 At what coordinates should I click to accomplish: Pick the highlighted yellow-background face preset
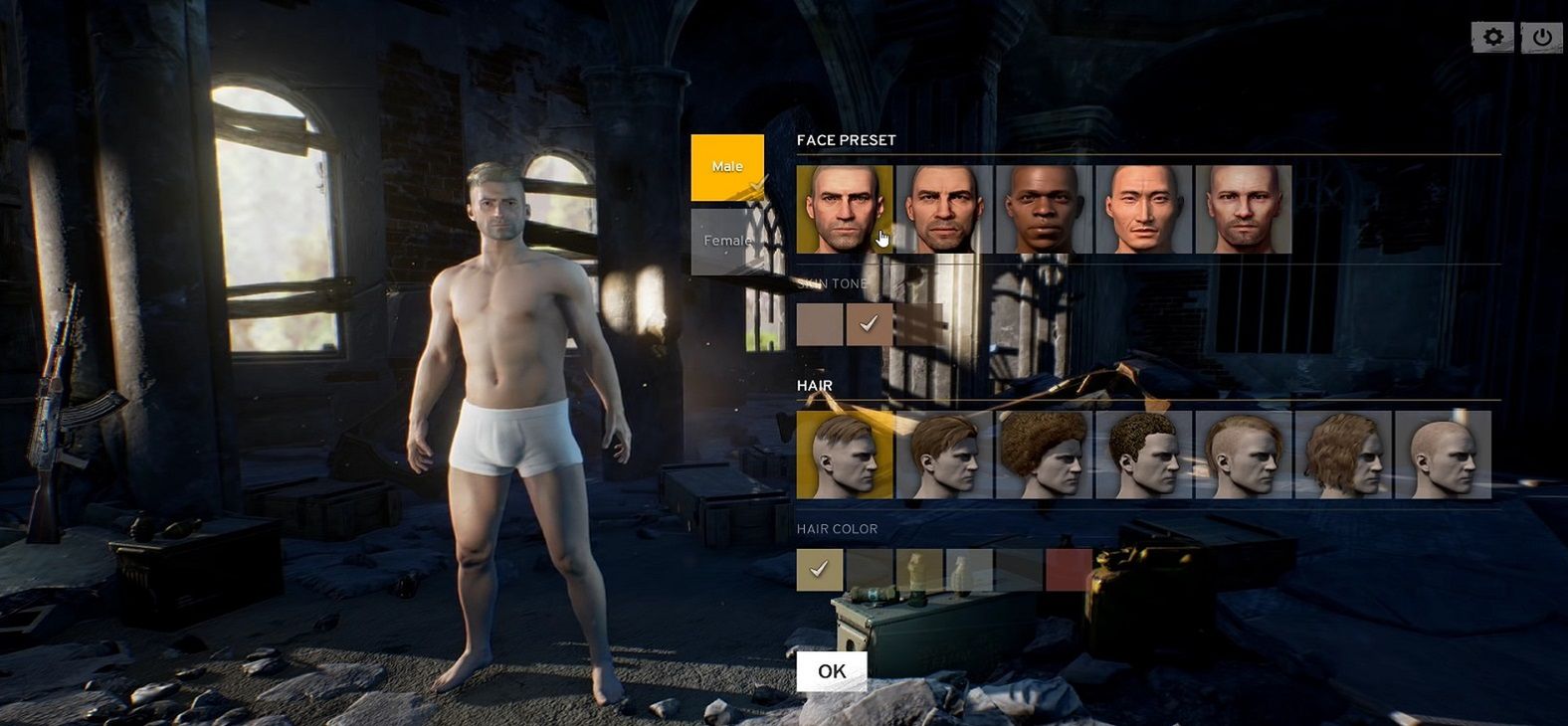(x=845, y=210)
